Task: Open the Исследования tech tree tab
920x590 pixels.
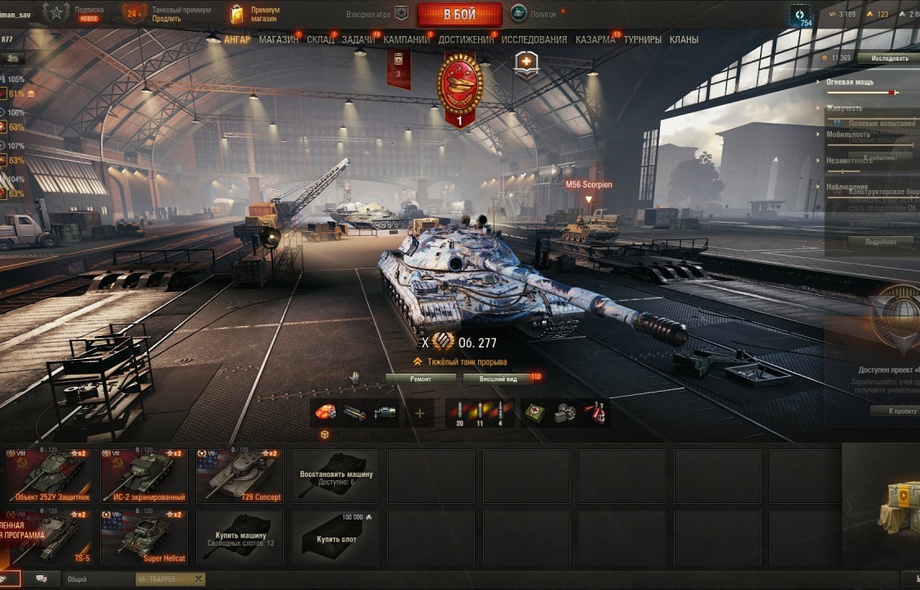Action: pyautogui.click(x=533, y=40)
